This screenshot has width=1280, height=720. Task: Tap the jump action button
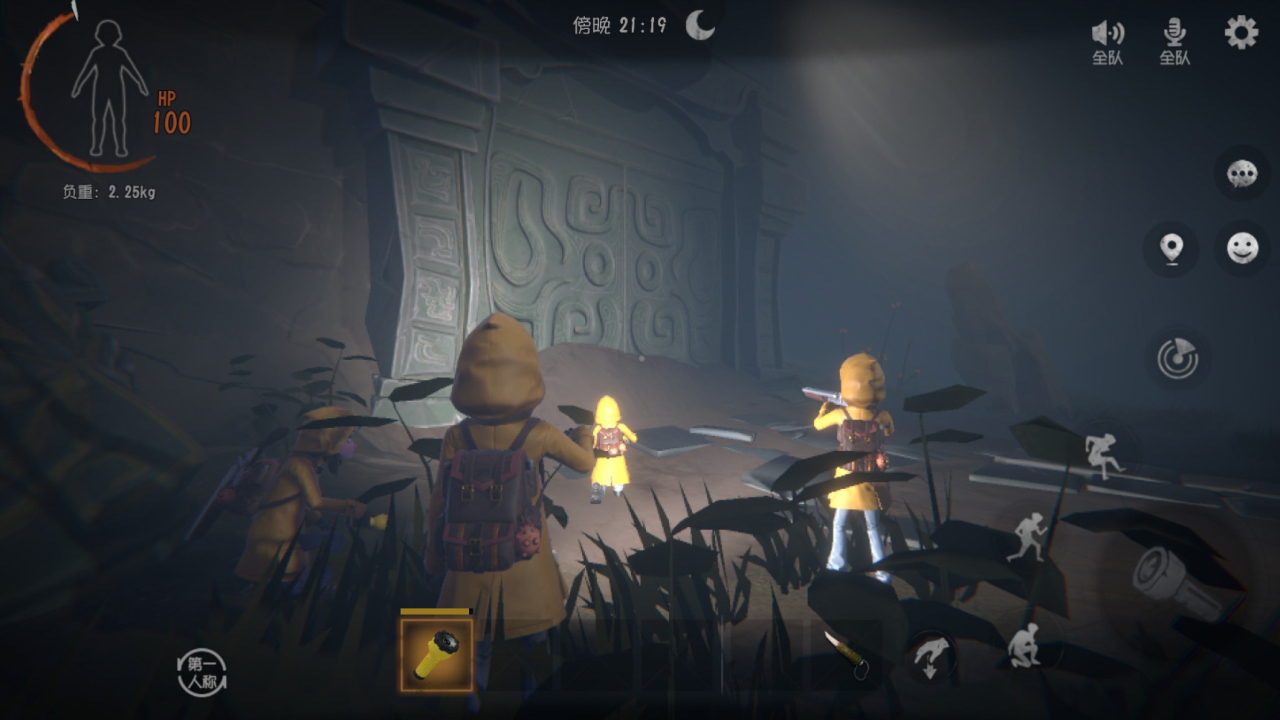(x=1103, y=455)
